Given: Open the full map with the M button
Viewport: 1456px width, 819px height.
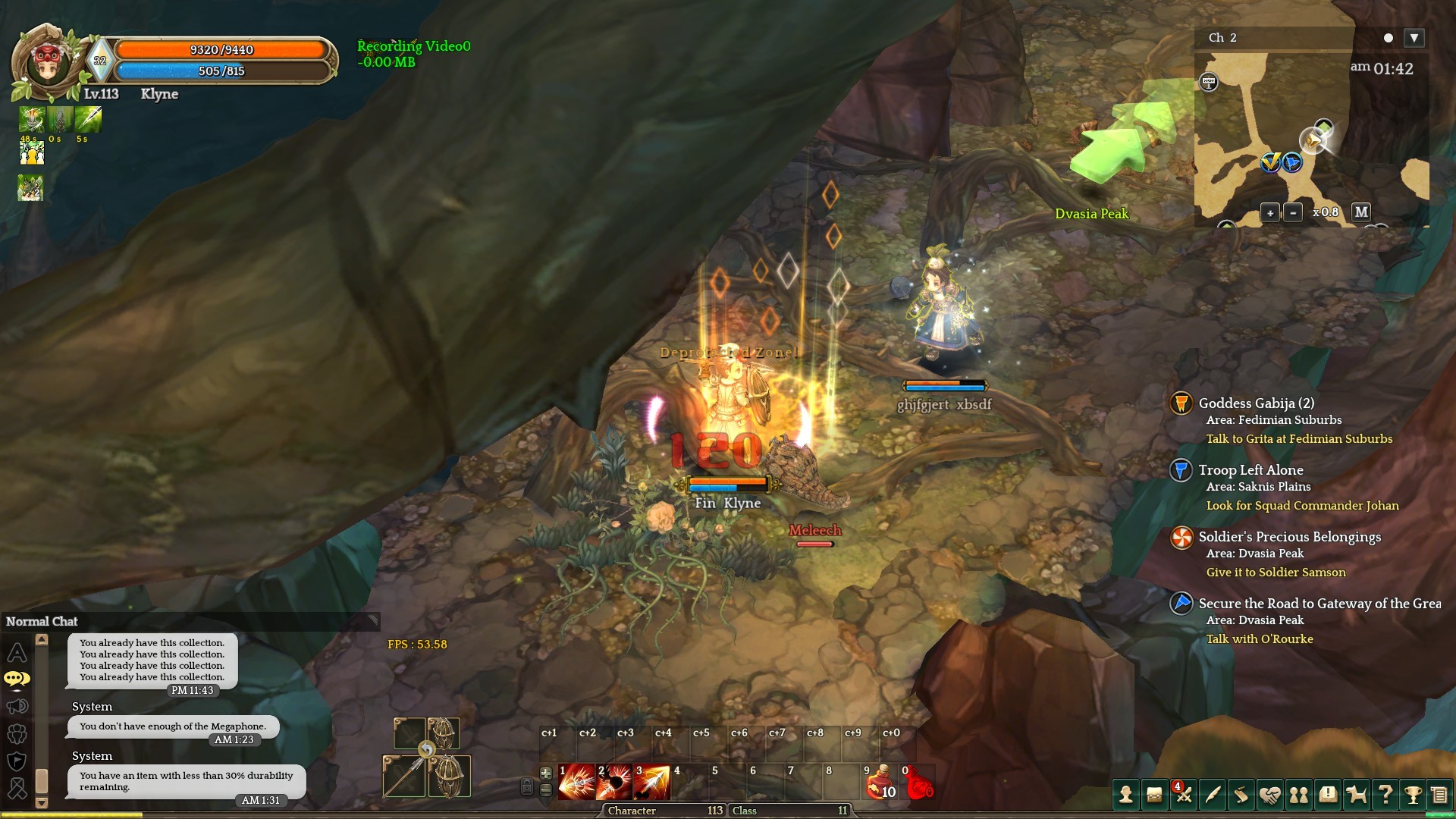Looking at the screenshot, I should tap(1361, 212).
